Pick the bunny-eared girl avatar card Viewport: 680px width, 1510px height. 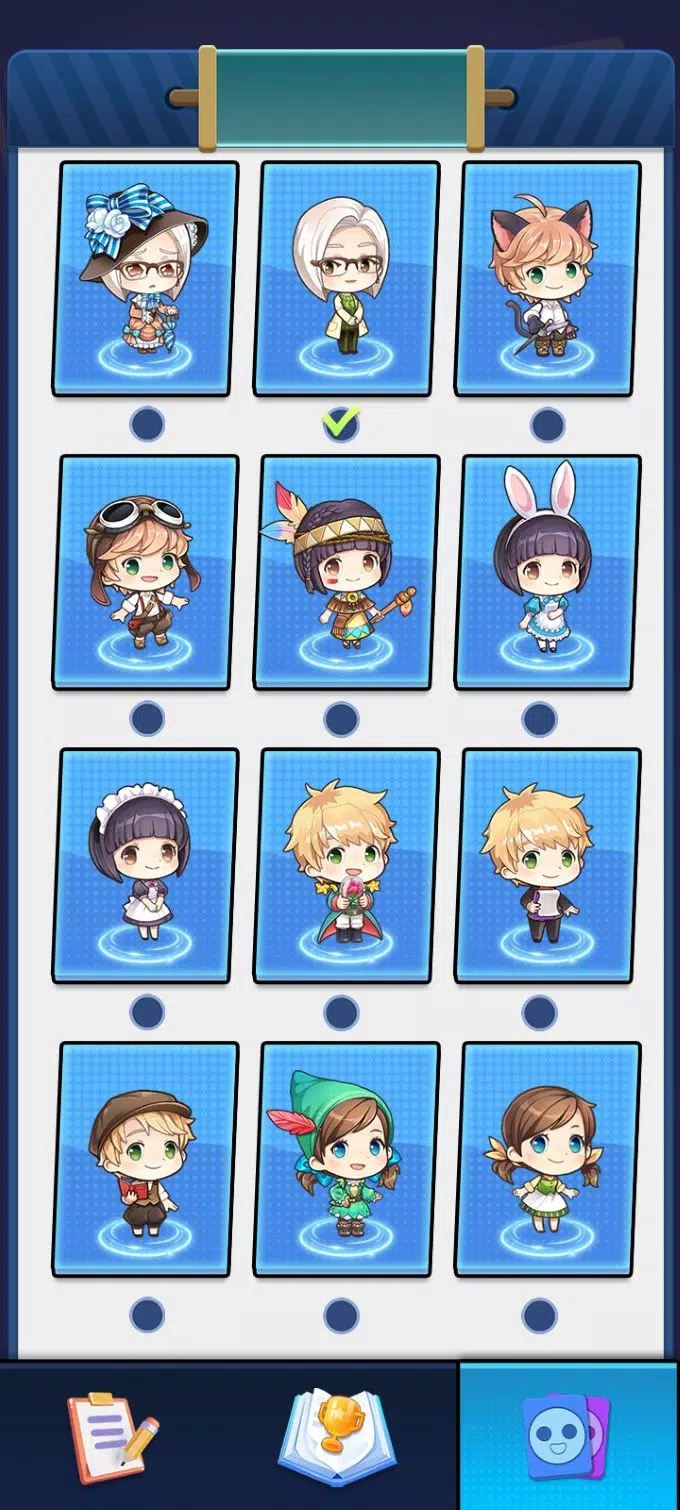(548, 572)
